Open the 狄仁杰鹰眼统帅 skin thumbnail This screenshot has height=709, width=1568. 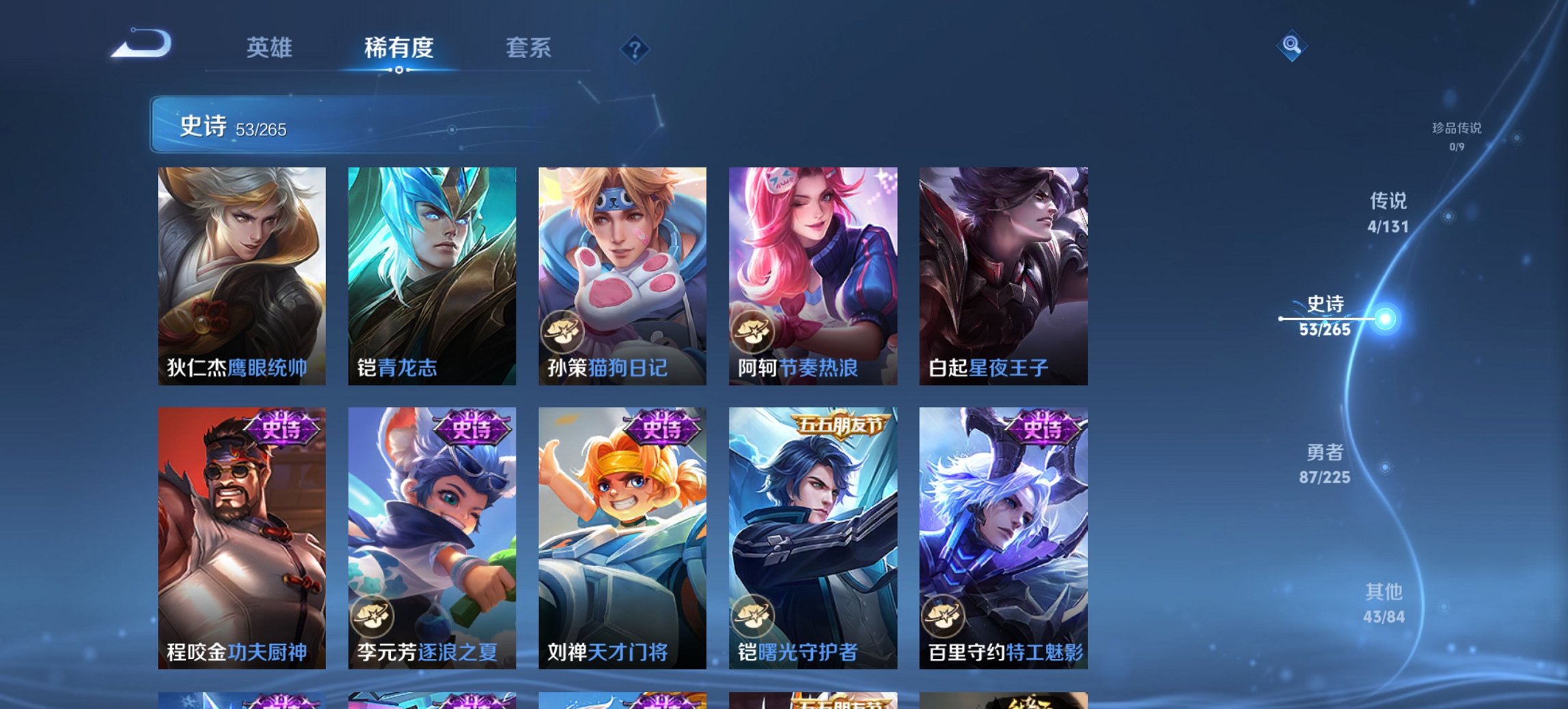[242, 273]
